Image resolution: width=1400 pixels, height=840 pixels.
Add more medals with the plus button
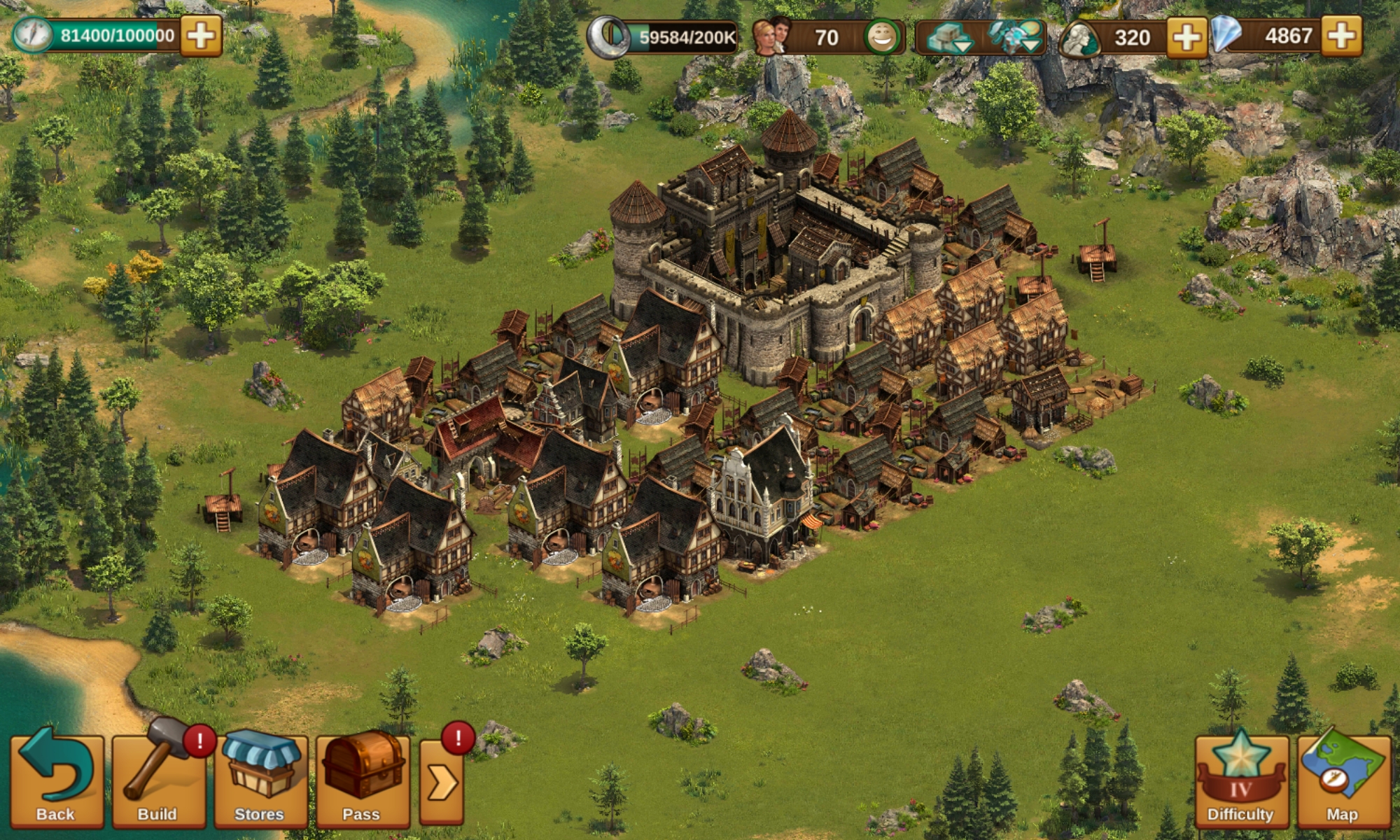click(x=1186, y=36)
